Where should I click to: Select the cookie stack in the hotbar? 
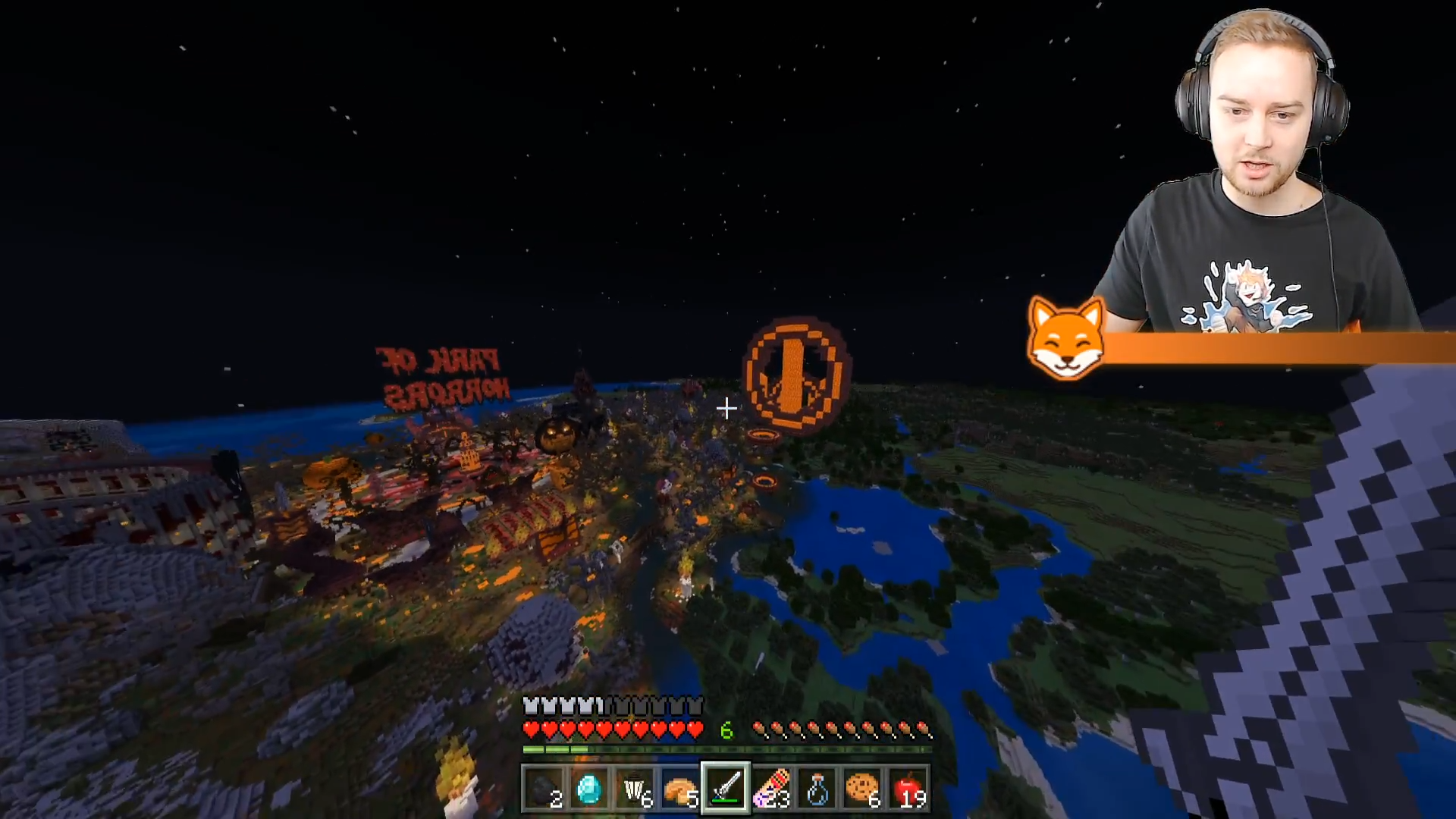[862, 789]
